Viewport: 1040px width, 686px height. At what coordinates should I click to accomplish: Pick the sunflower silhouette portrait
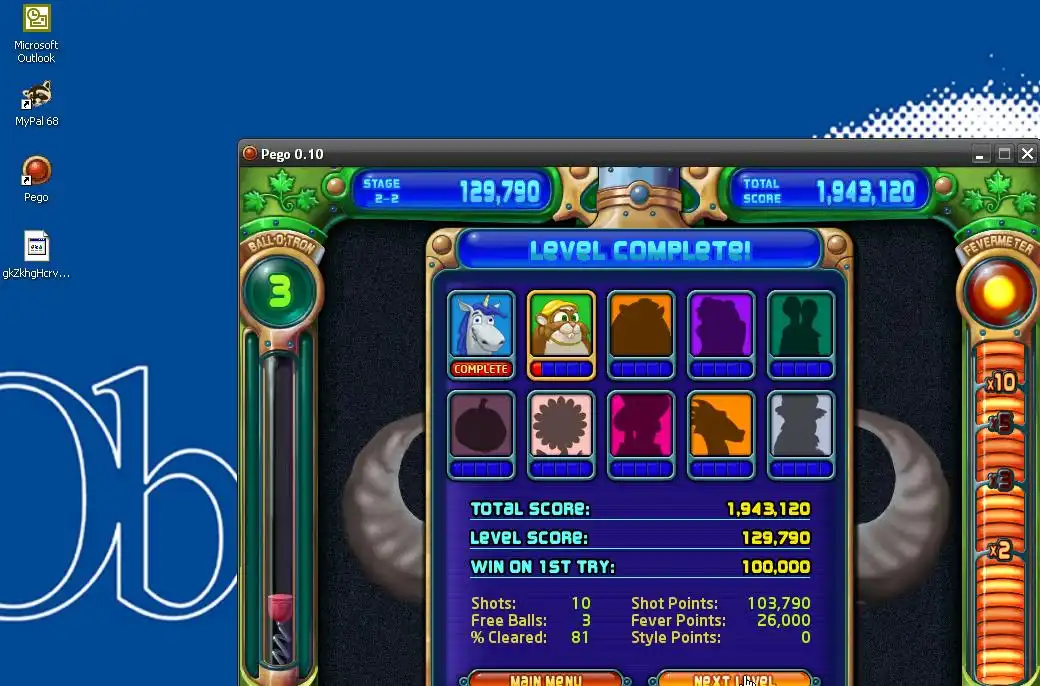pyautogui.click(x=561, y=425)
